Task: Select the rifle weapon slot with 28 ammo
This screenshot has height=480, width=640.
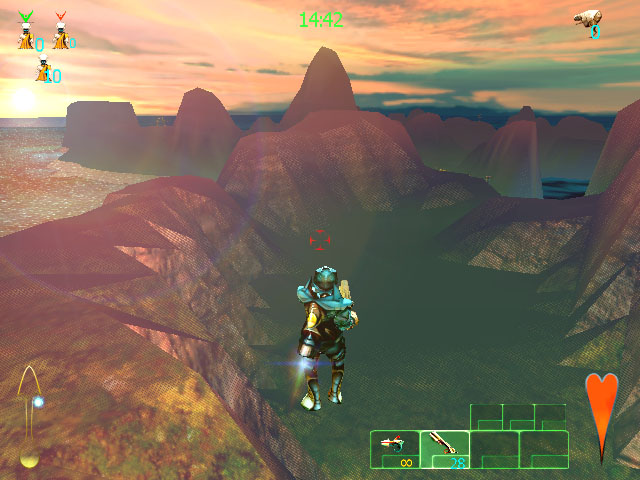Action: click(x=444, y=447)
